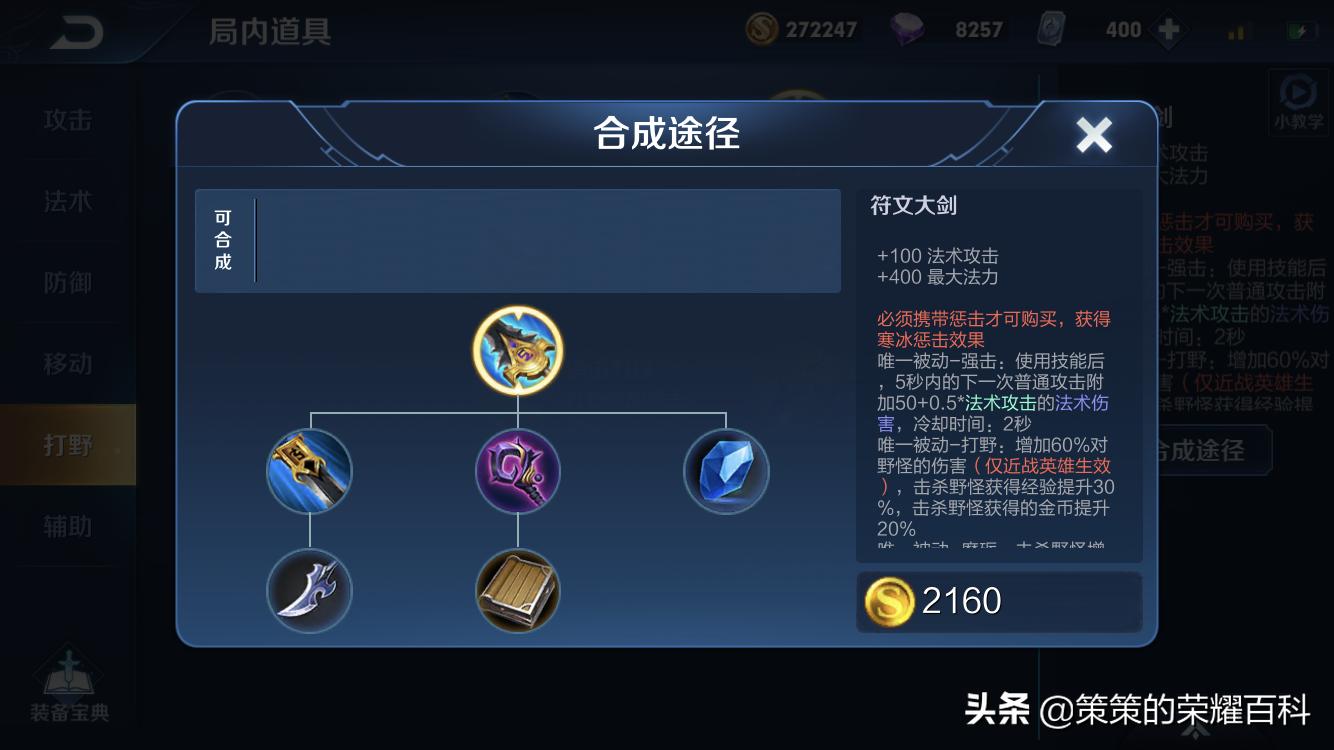Click the gold coin balance icon showing 272247

pyautogui.click(x=760, y=29)
